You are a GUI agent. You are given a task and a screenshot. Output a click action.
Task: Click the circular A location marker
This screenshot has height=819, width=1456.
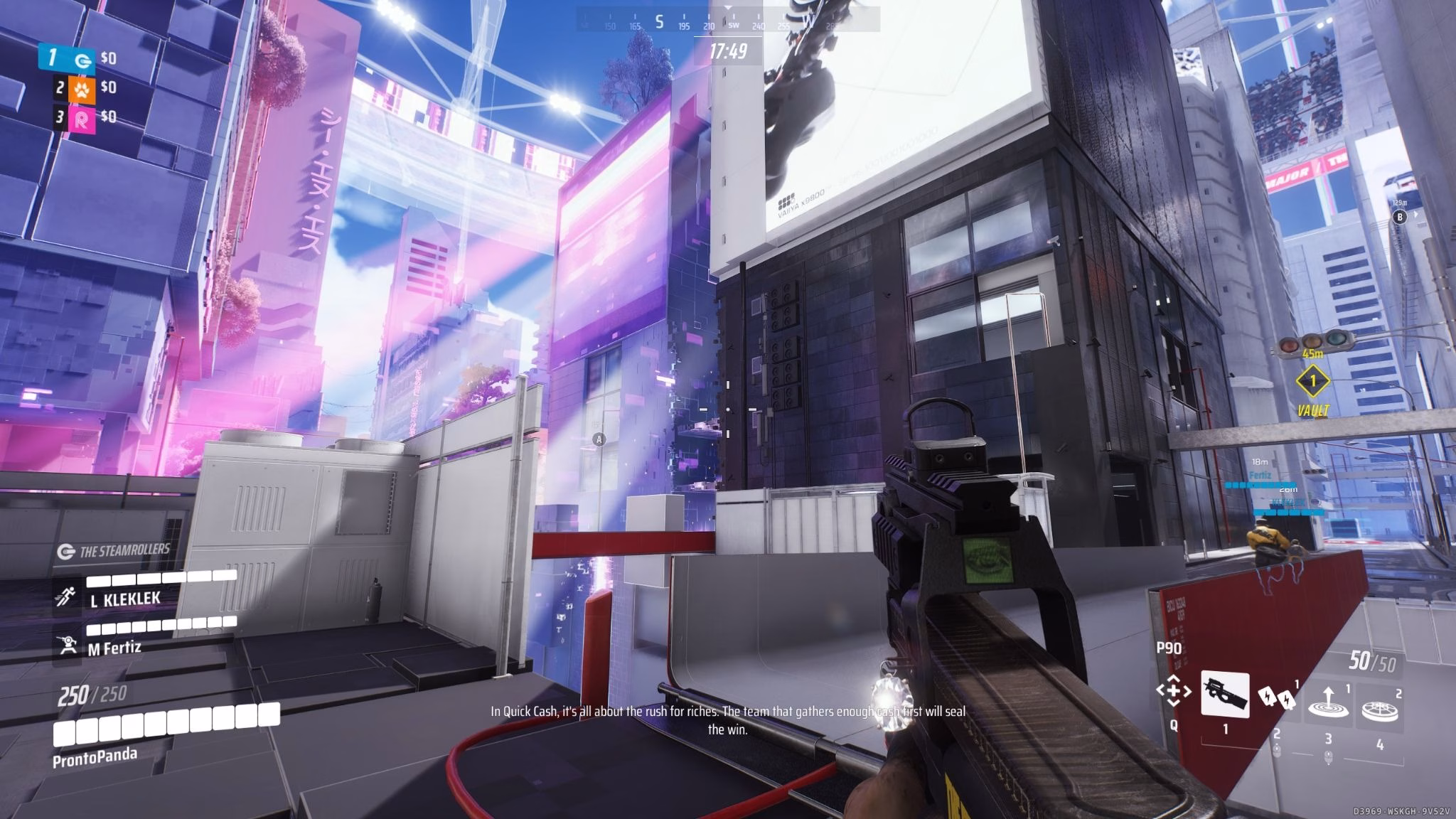tap(599, 439)
